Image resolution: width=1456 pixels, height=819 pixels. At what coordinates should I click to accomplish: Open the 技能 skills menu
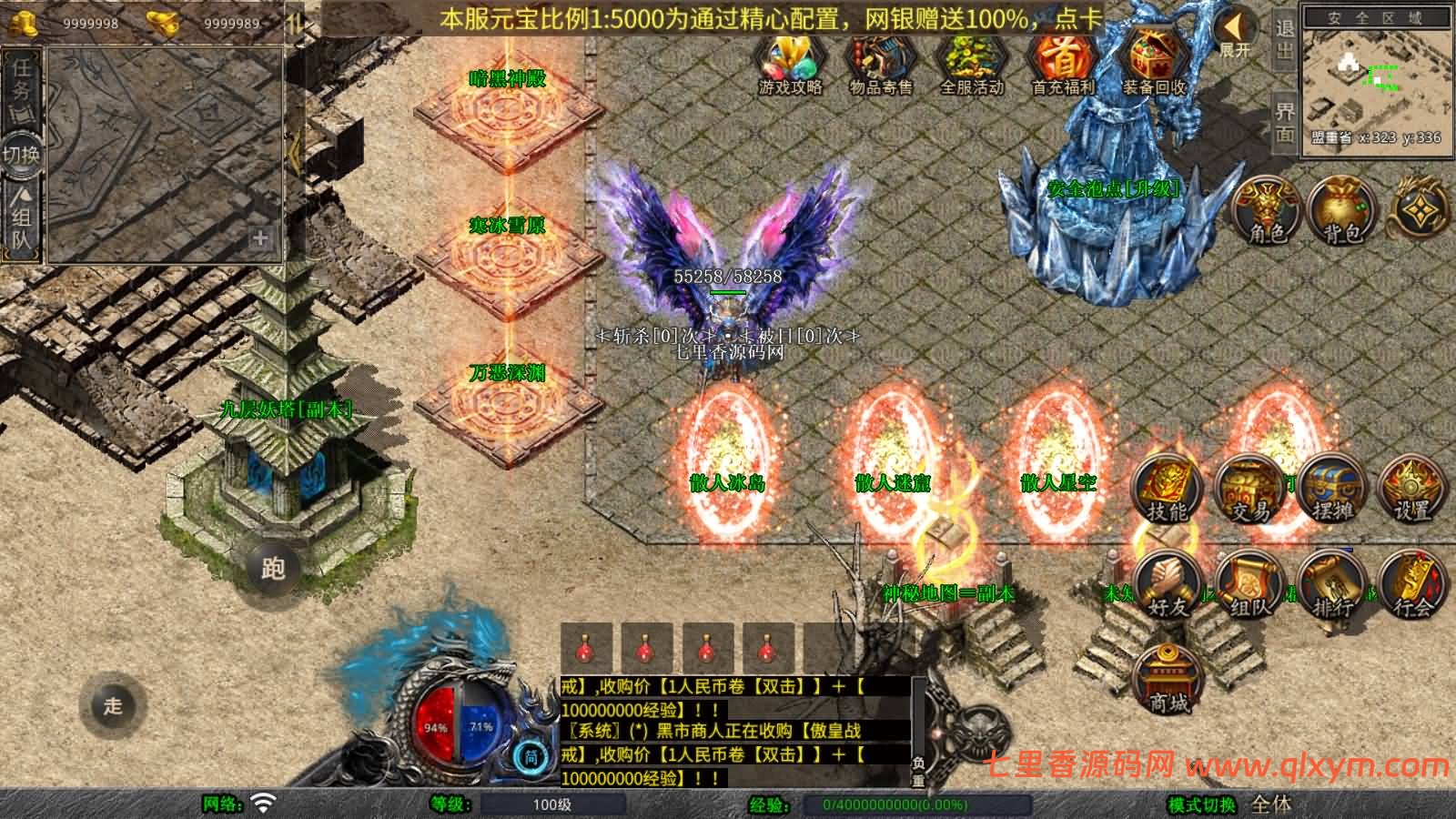point(1168,491)
